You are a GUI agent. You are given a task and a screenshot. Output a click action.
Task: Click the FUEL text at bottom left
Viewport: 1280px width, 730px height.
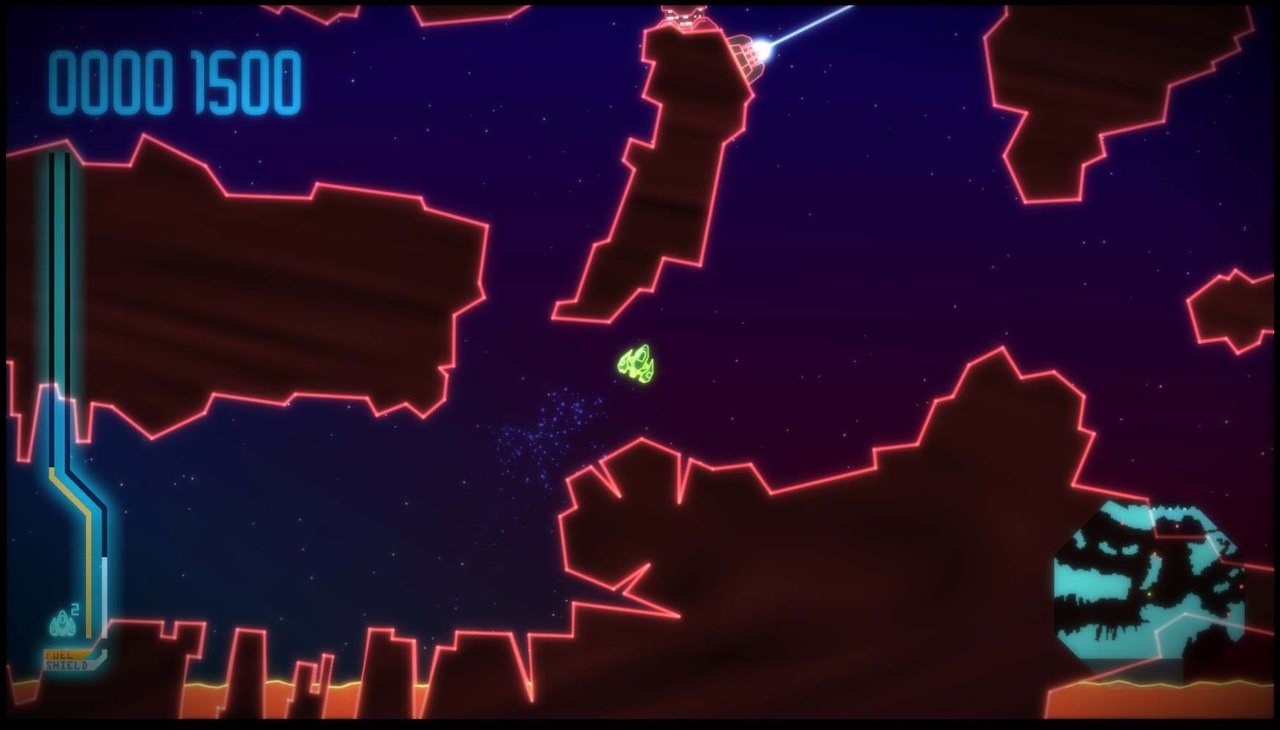(x=58, y=654)
